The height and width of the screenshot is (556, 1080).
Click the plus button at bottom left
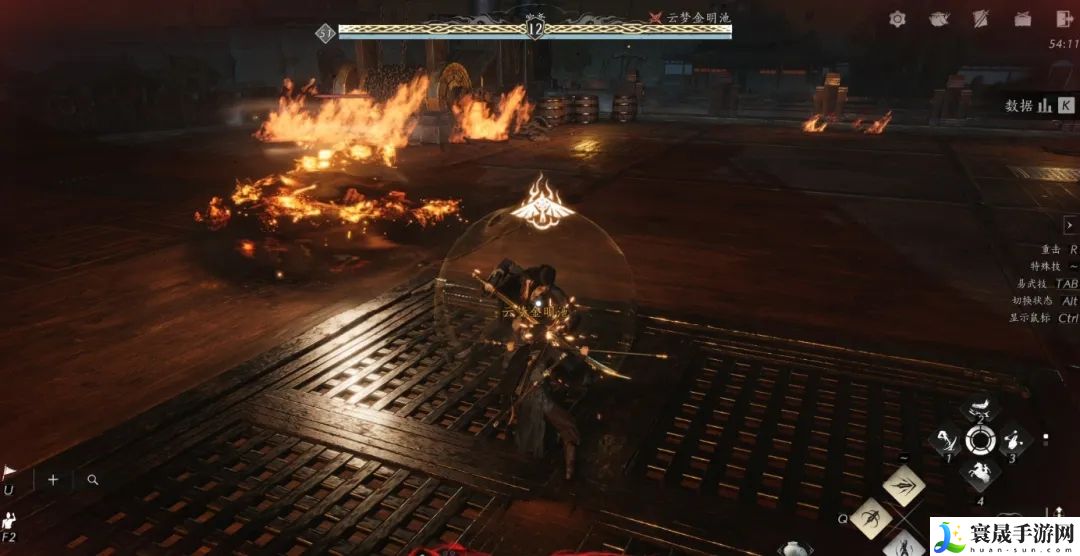pos(53,480)
